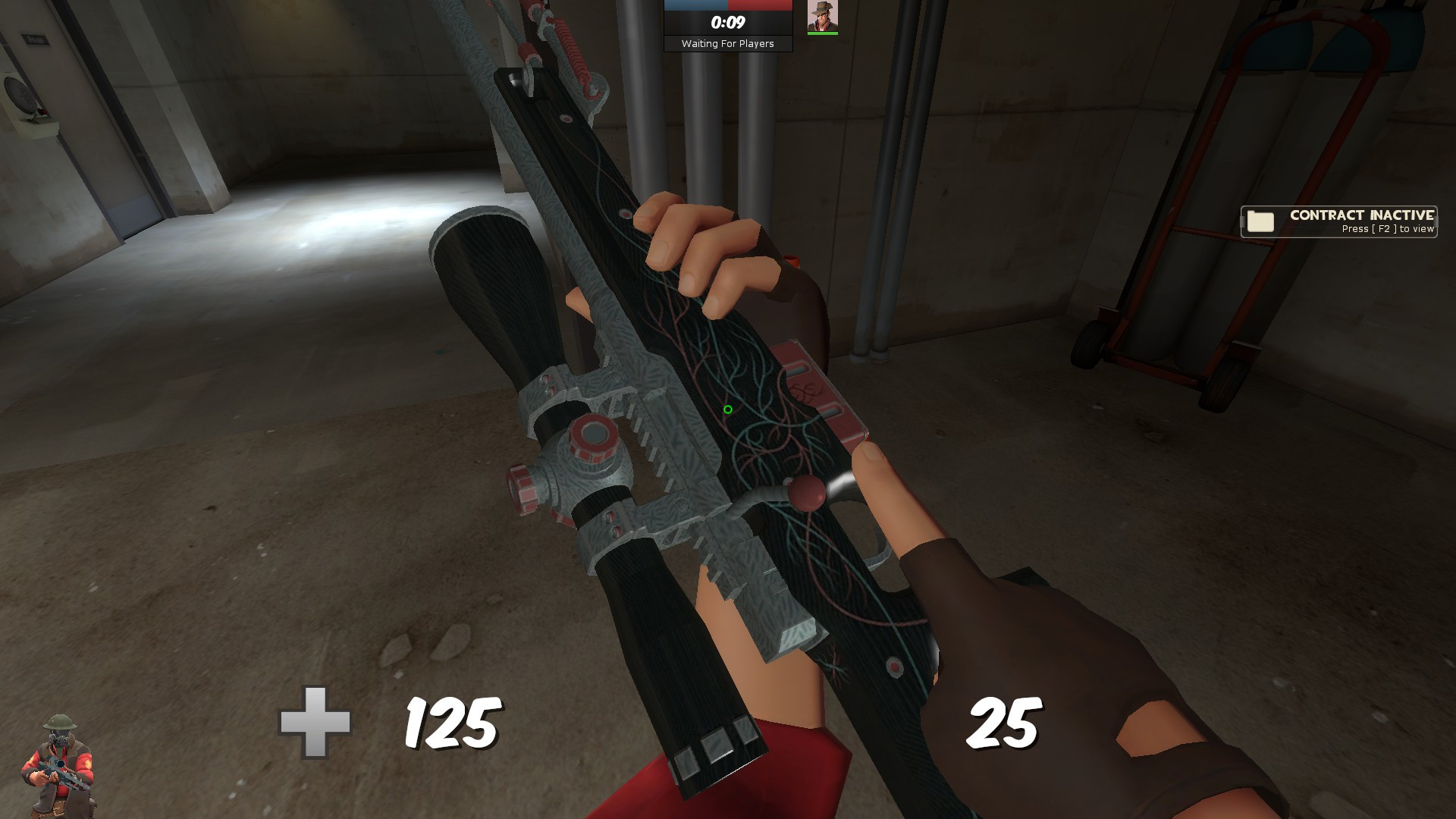Click the folder icon on the contract notification
The image size is (1456, 819).
click(x=1259, y=221)
